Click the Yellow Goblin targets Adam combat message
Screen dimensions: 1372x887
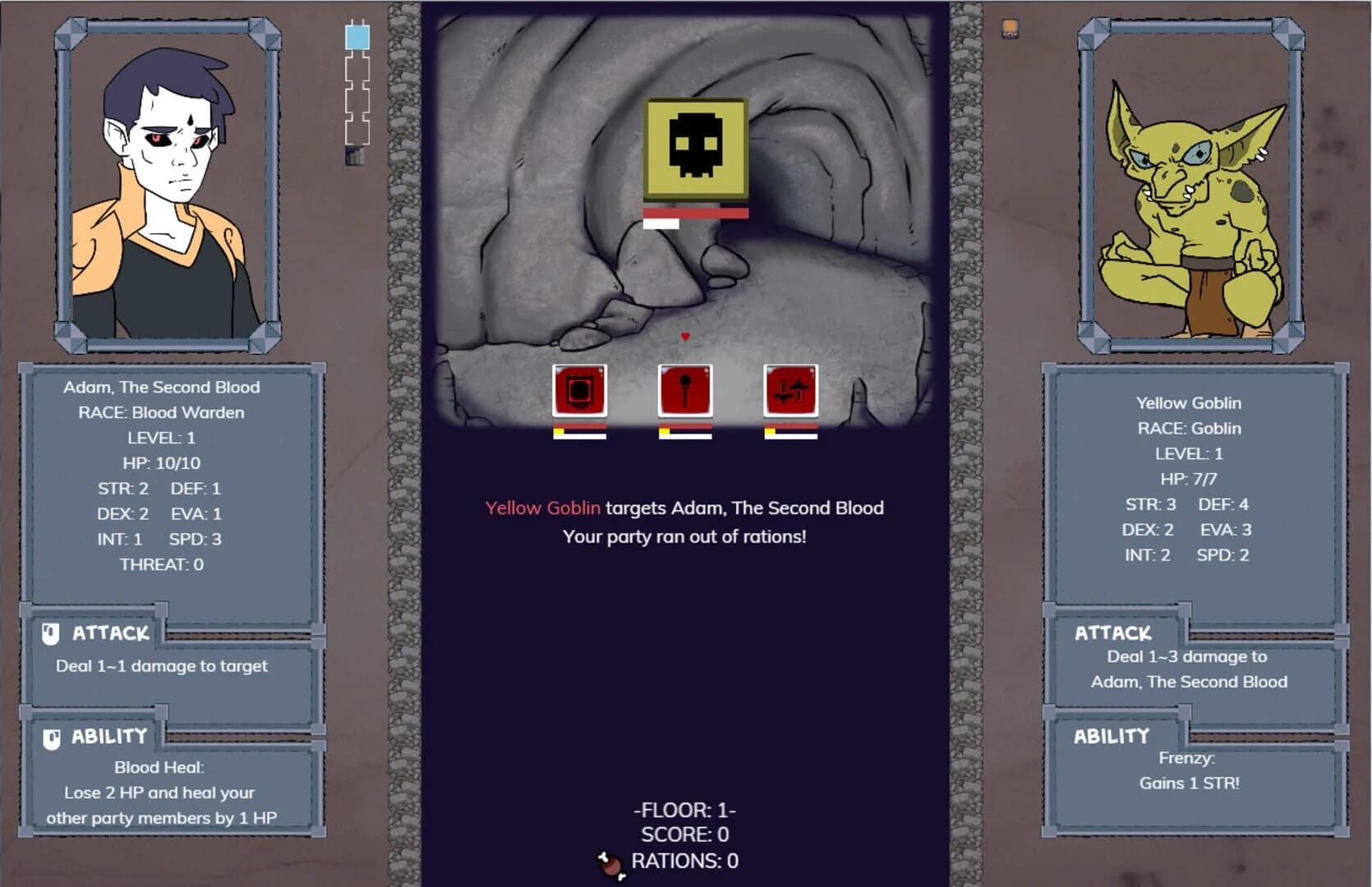tap(684, 508)
